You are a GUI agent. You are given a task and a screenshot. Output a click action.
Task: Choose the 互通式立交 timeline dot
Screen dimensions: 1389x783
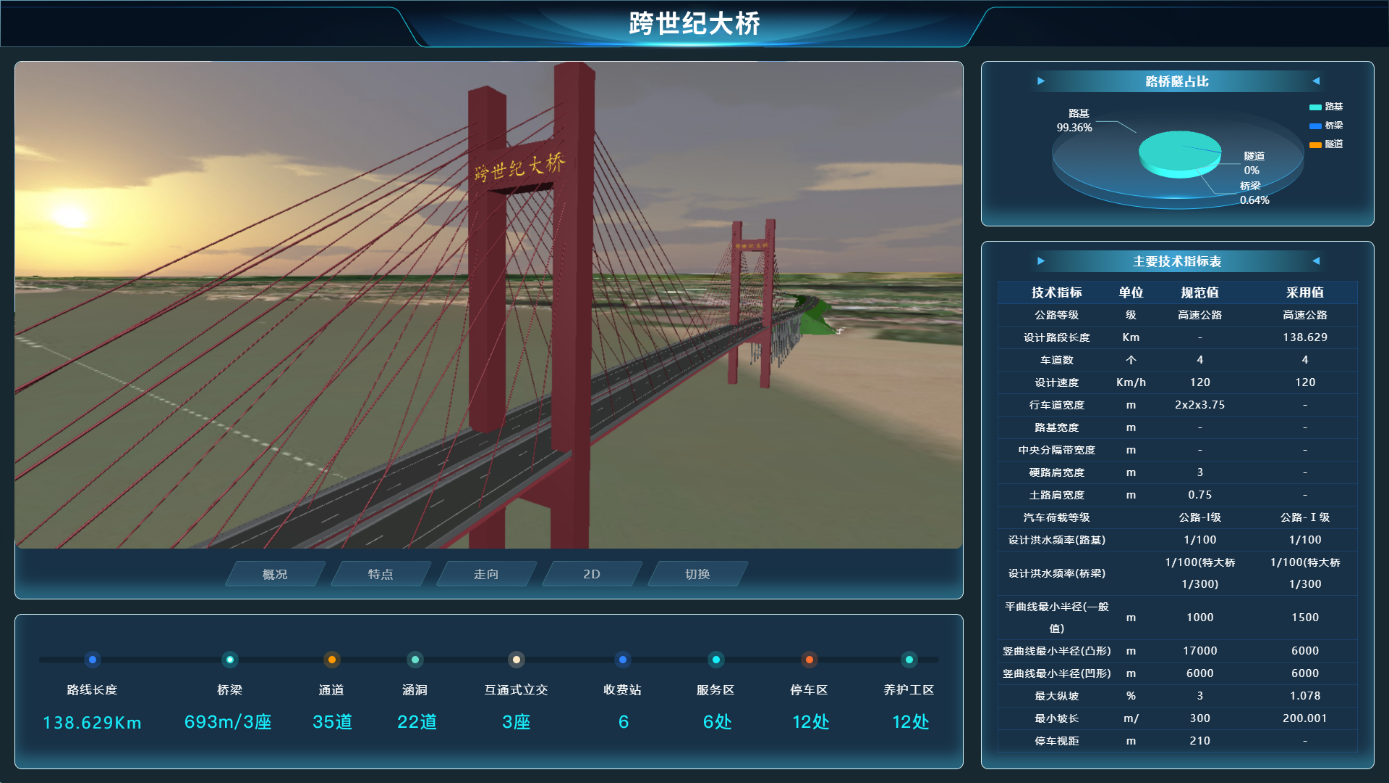[516, 660]
